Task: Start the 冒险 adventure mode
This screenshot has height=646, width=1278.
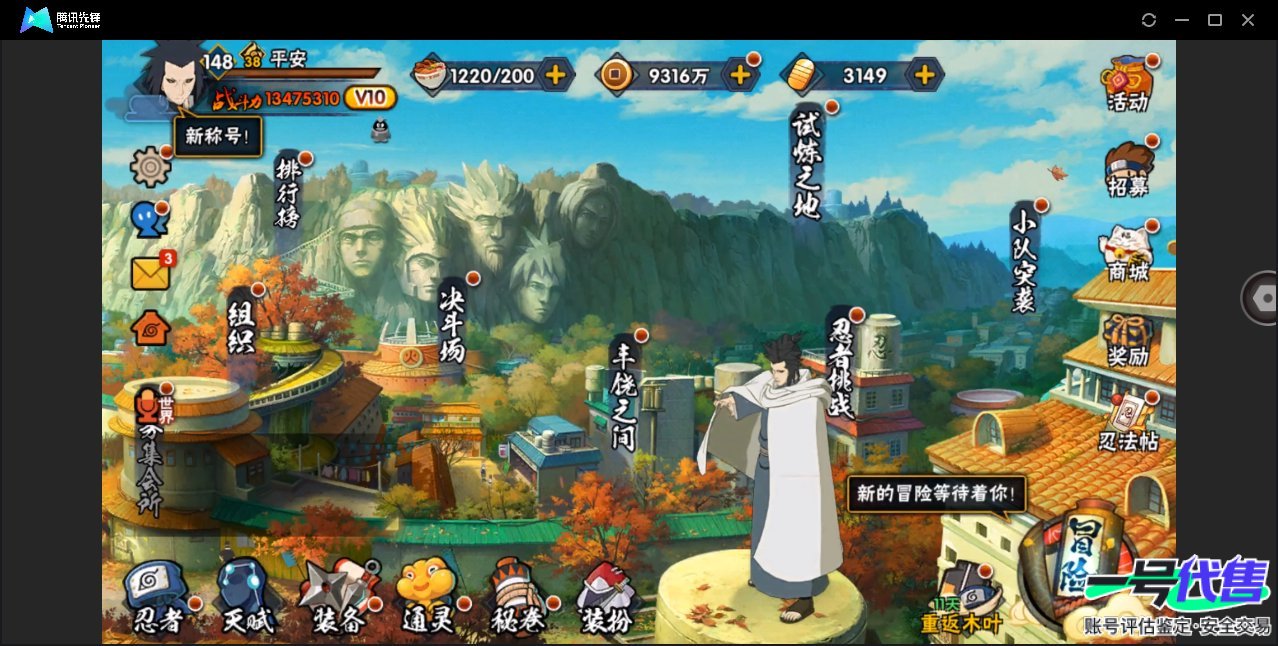Action: click(x=1085, y=567)
